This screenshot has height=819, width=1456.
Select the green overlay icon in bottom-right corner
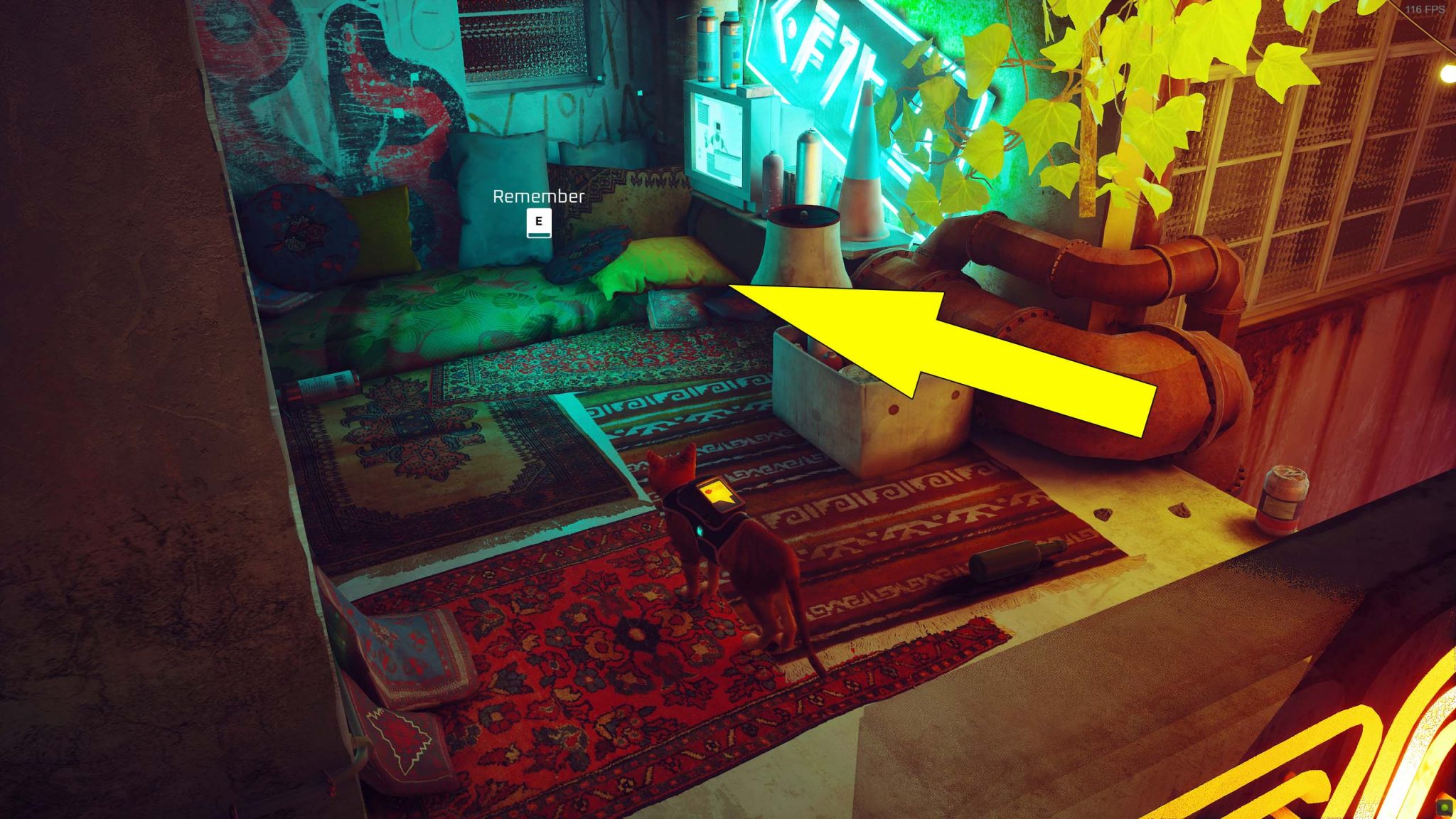pyautogui.click(x=1443, y=807)
